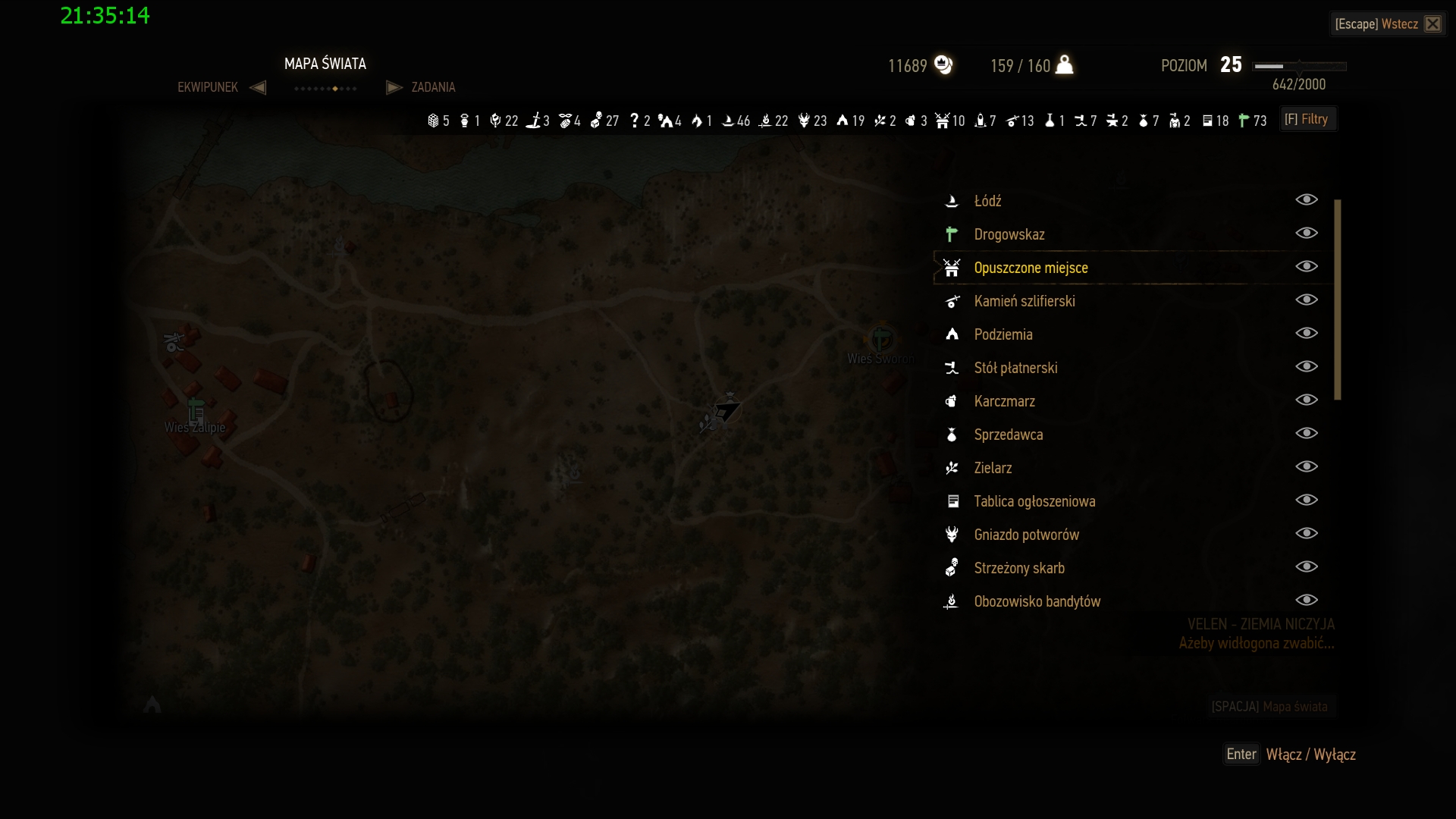Choose the Gniazdo potworów filter row
Screen dimensions: 1456x819
tap(1026, 535)
